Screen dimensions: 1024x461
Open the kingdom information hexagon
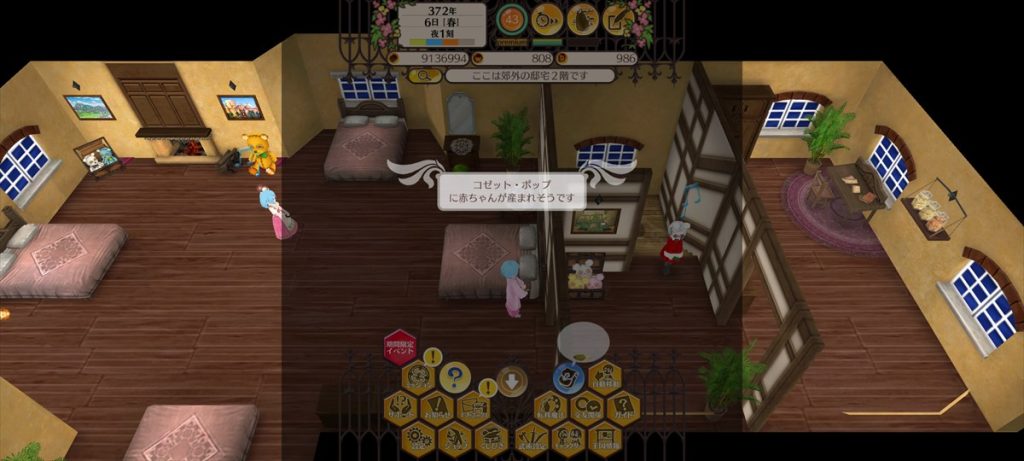[603, 437]
